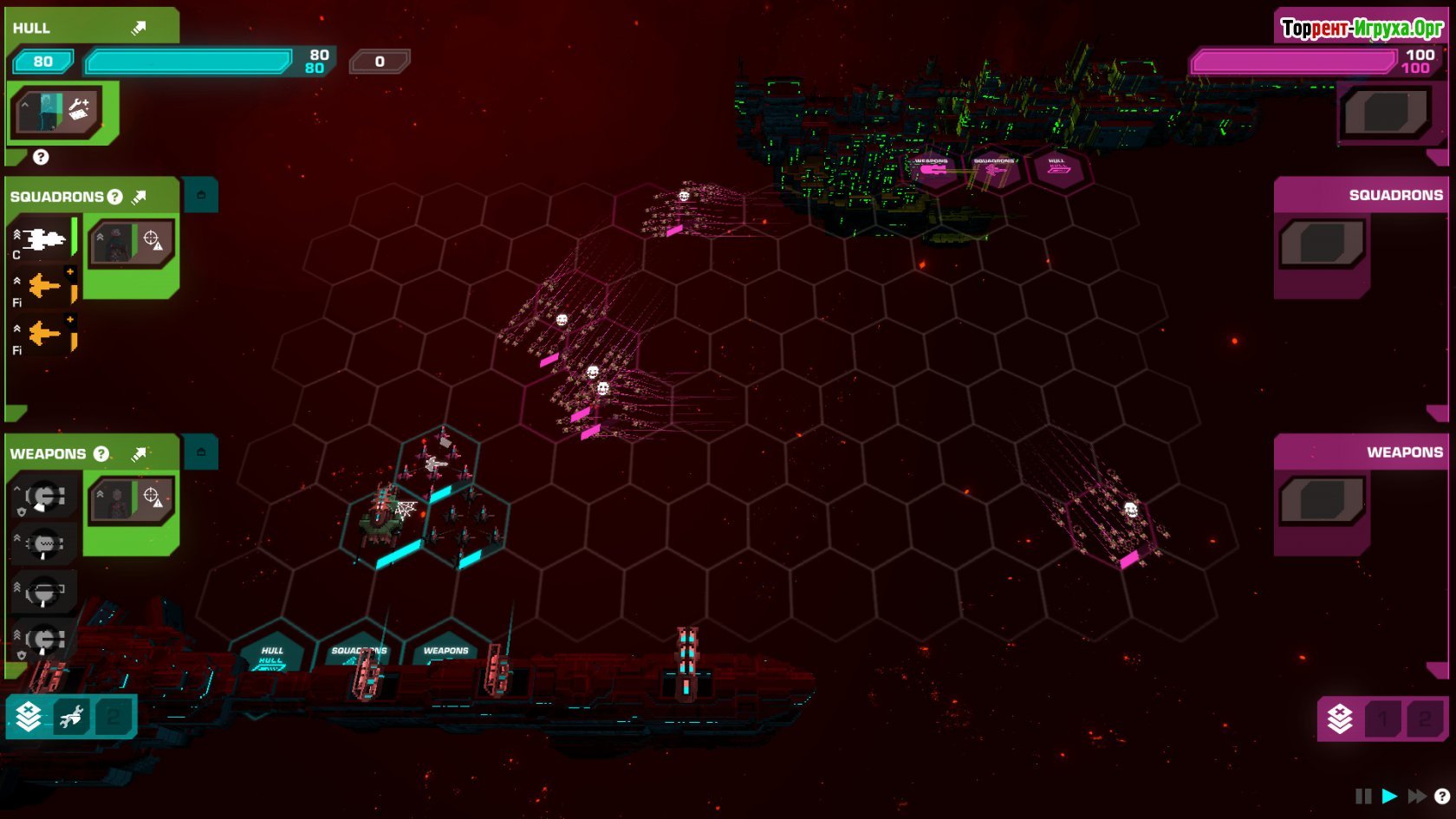Click the arrow icon in Hull header

(139, 28)
